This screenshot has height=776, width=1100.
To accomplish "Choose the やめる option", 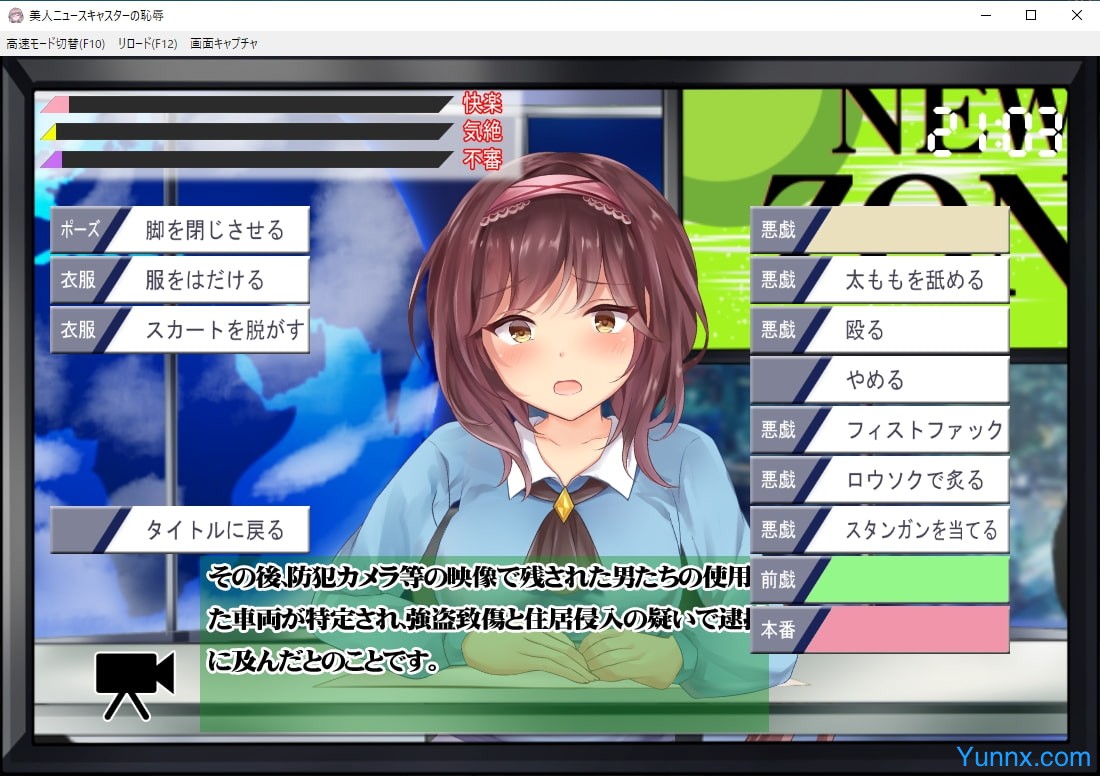I will pos(880,380).
